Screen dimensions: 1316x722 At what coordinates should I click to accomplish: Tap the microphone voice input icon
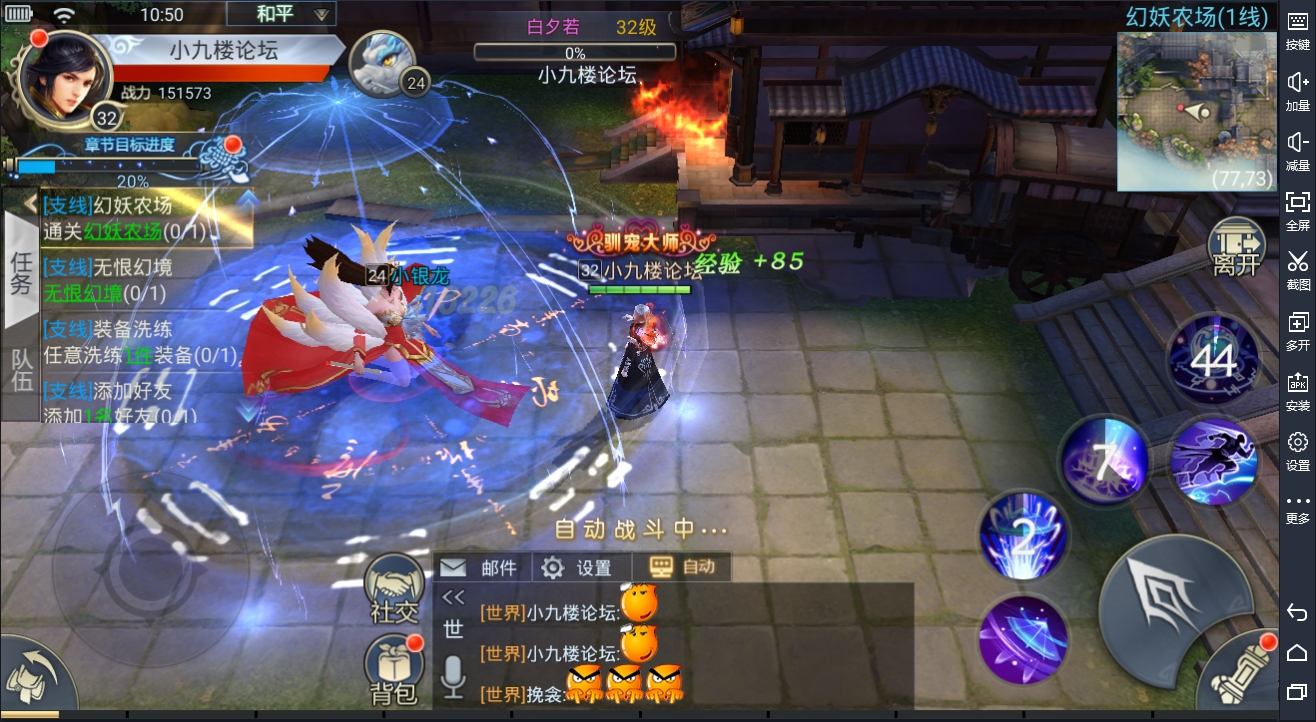click(453, 677)
